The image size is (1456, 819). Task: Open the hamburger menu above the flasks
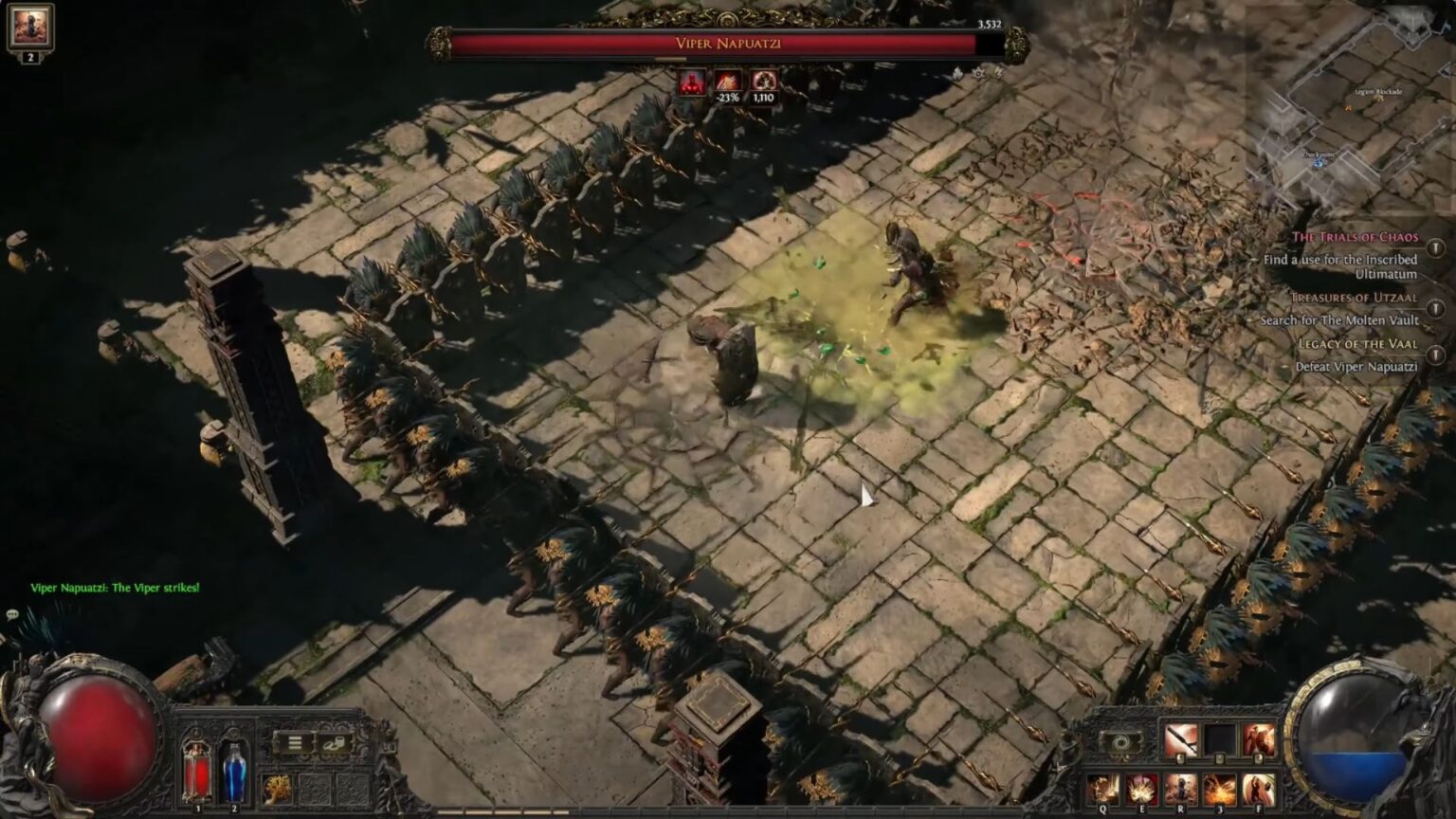click(x=294, y=741)
